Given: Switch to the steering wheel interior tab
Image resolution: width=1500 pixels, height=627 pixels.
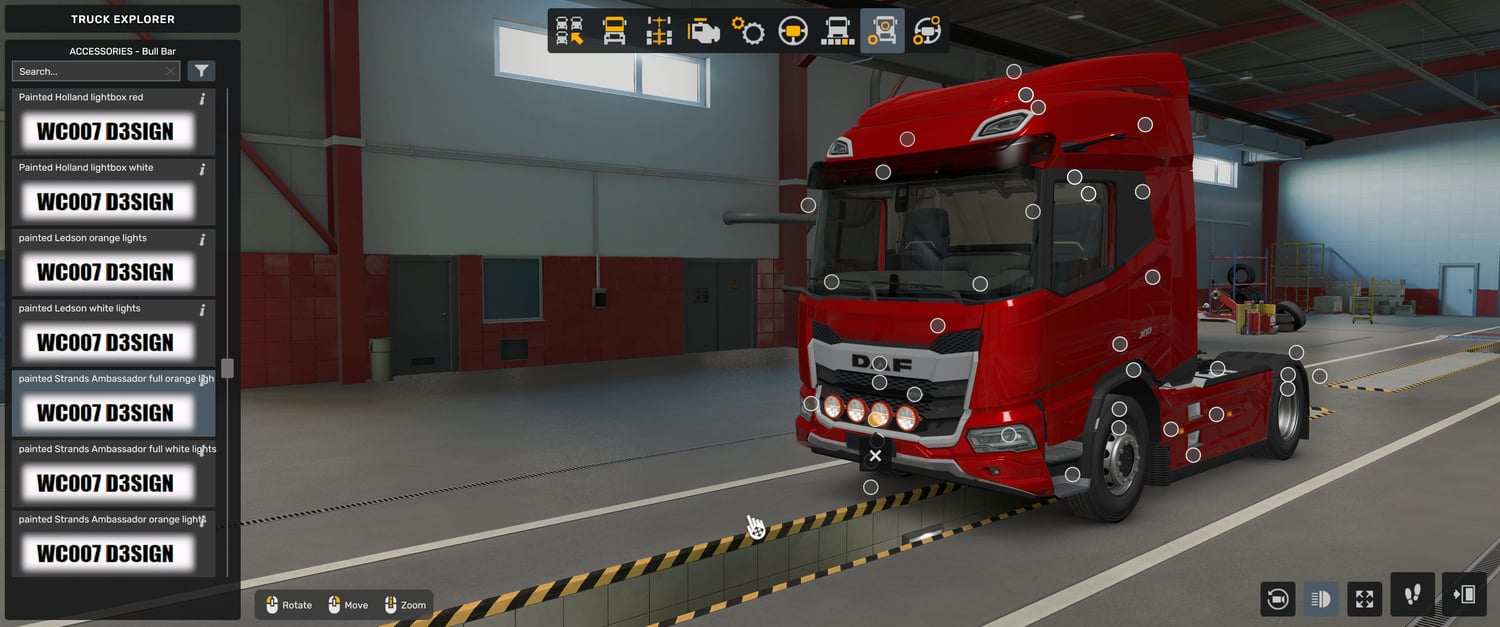Looking at the screenshot, I should 793,31.
